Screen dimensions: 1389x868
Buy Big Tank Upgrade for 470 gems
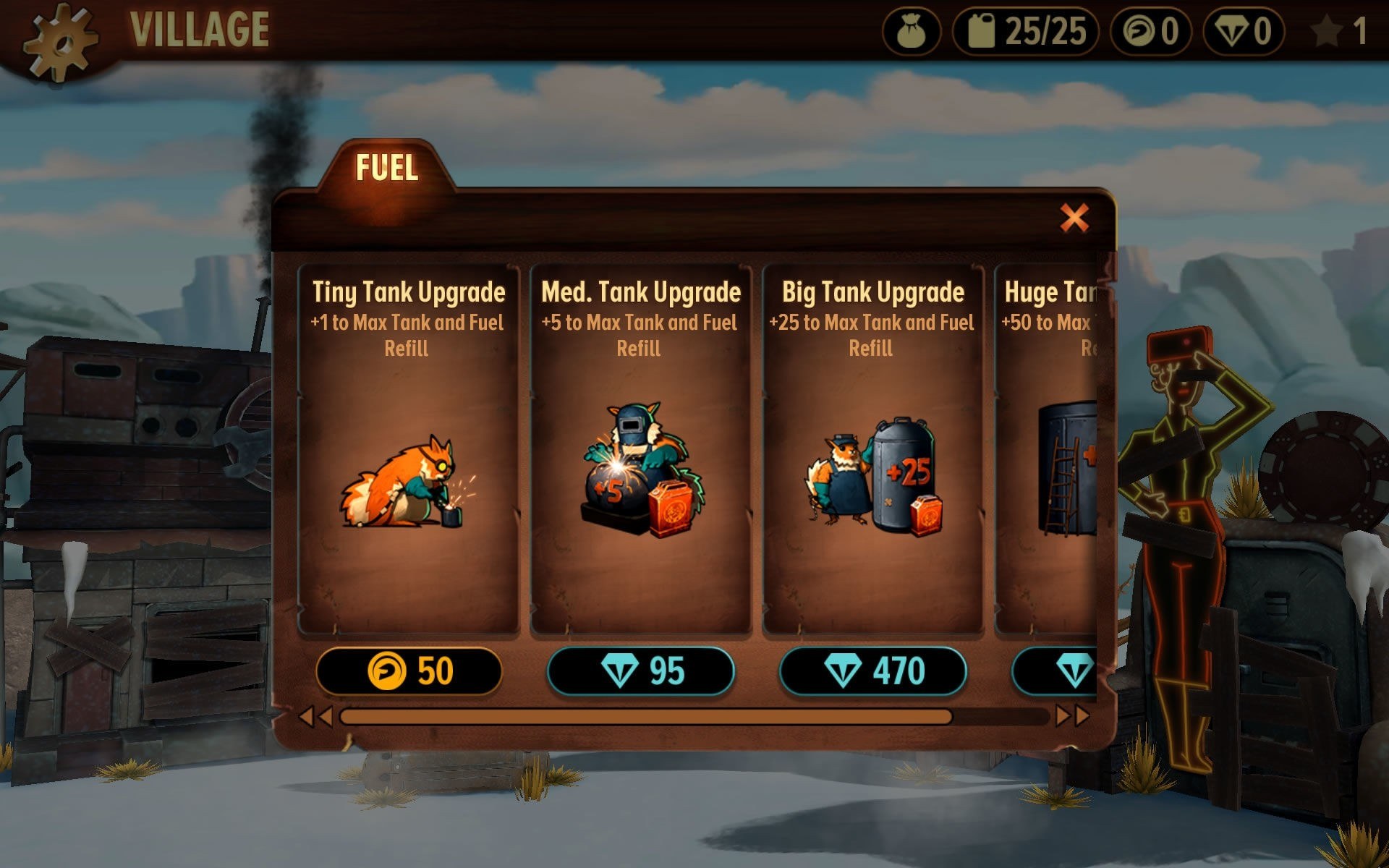[873, 671]
